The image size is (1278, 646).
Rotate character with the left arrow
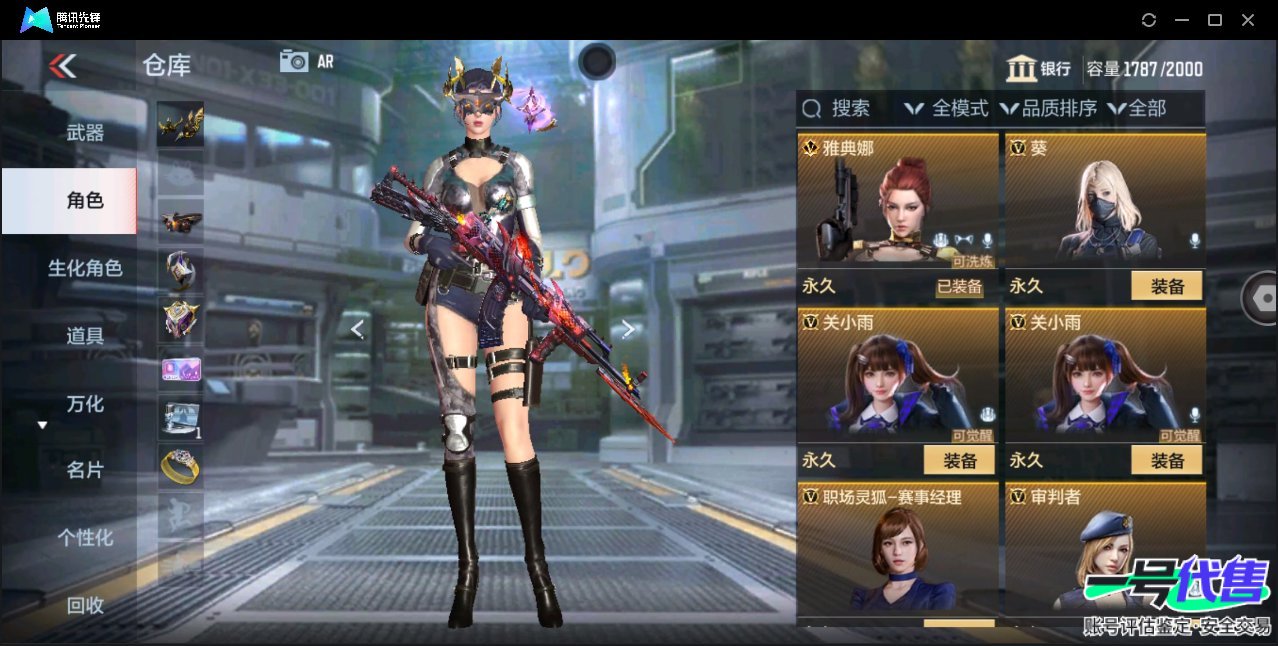click(357, 329)
